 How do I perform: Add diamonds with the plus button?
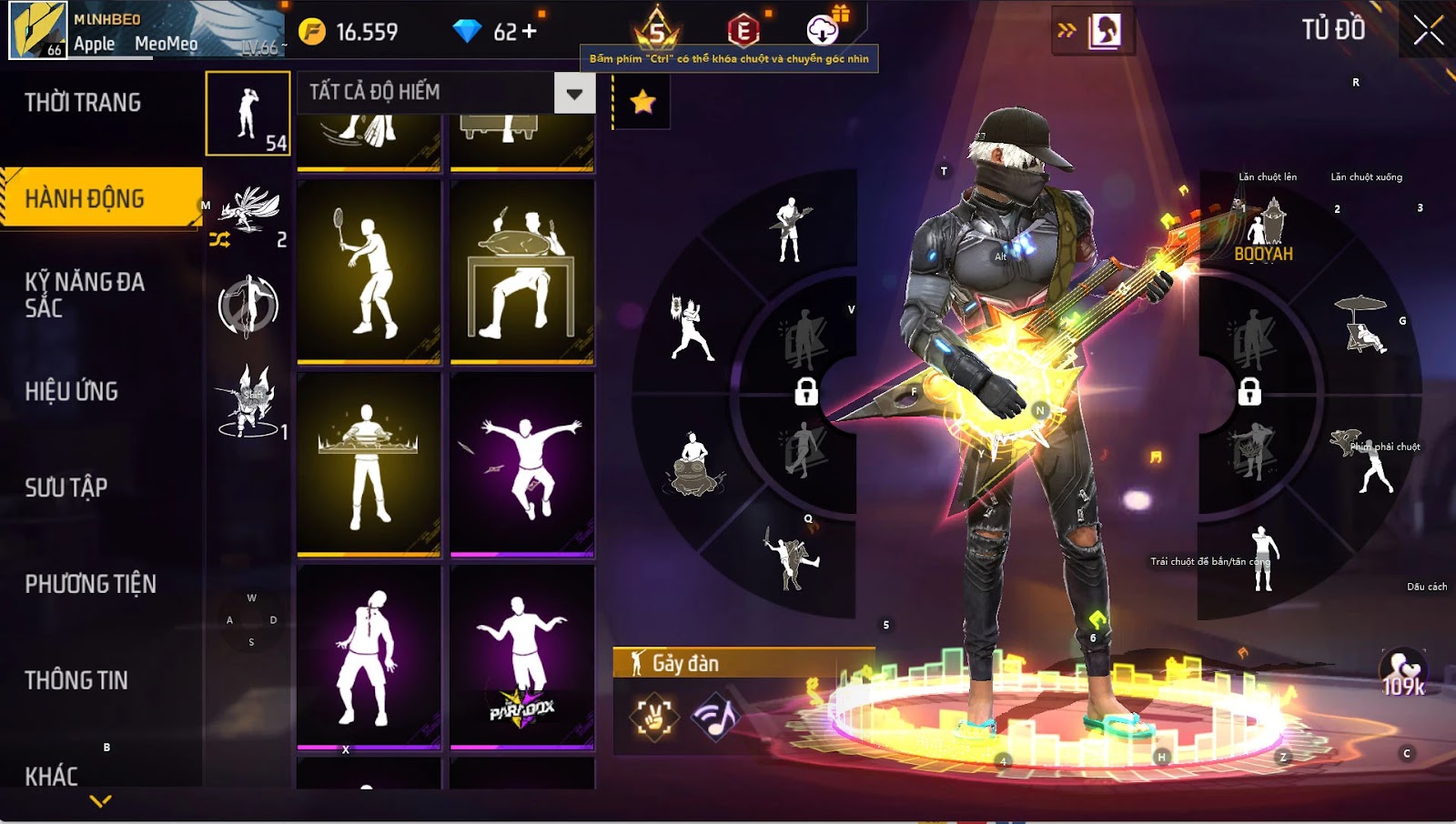click(x=529, y=32)
